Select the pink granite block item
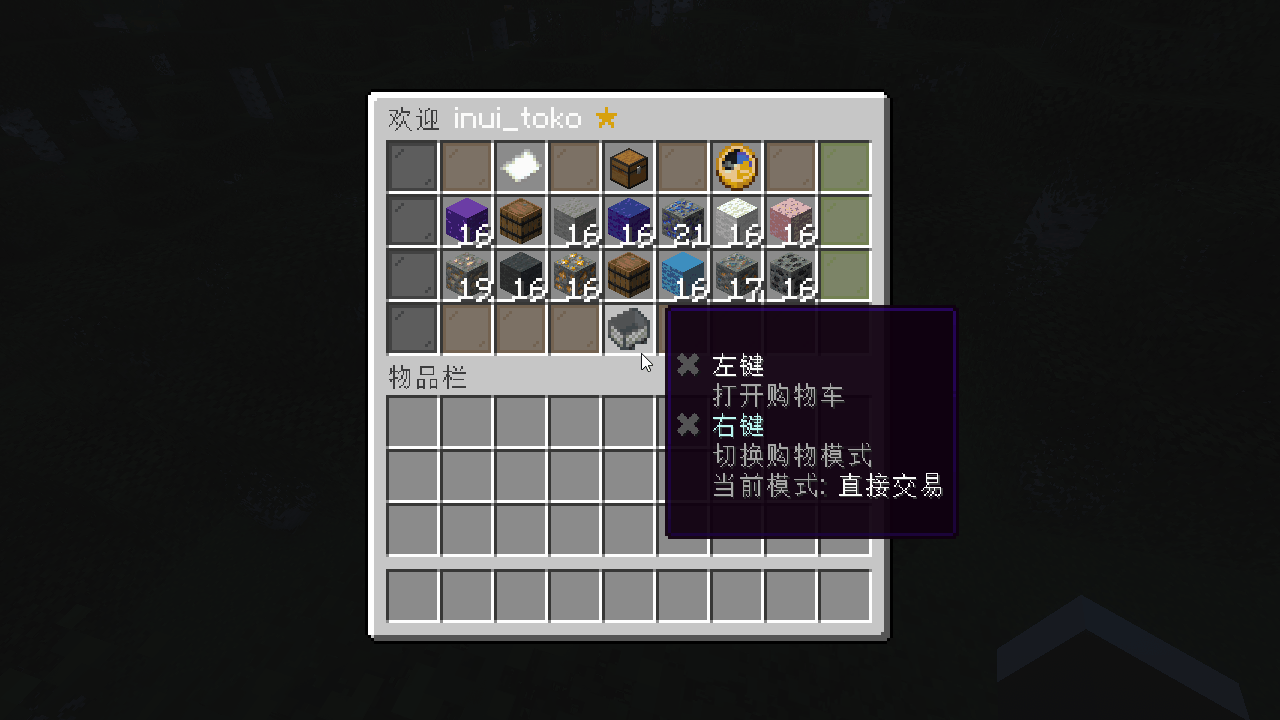This screenshot has width=1280, height=720. [790, 221]
